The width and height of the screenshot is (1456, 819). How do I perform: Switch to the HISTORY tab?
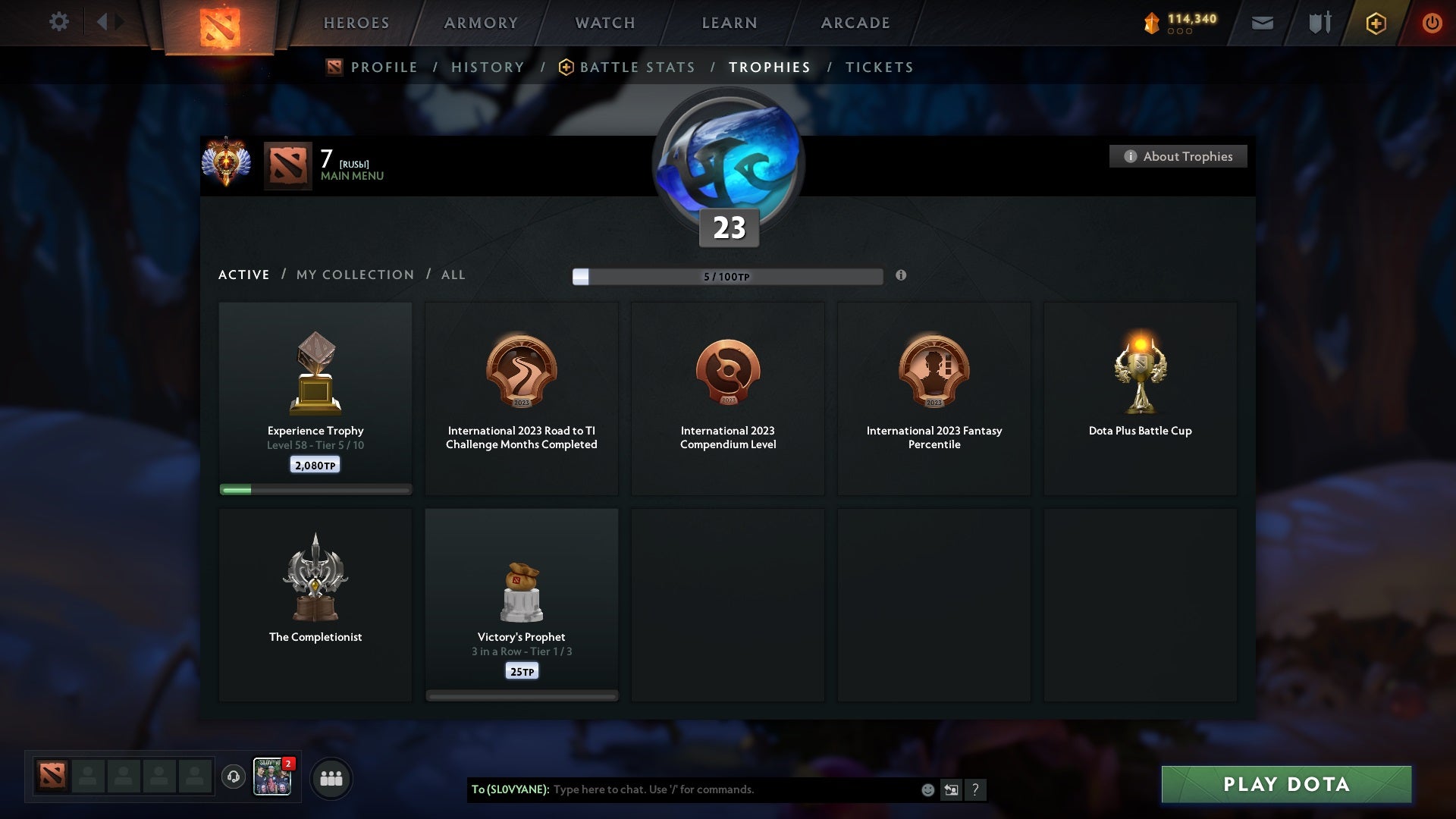tap(487, 67)
